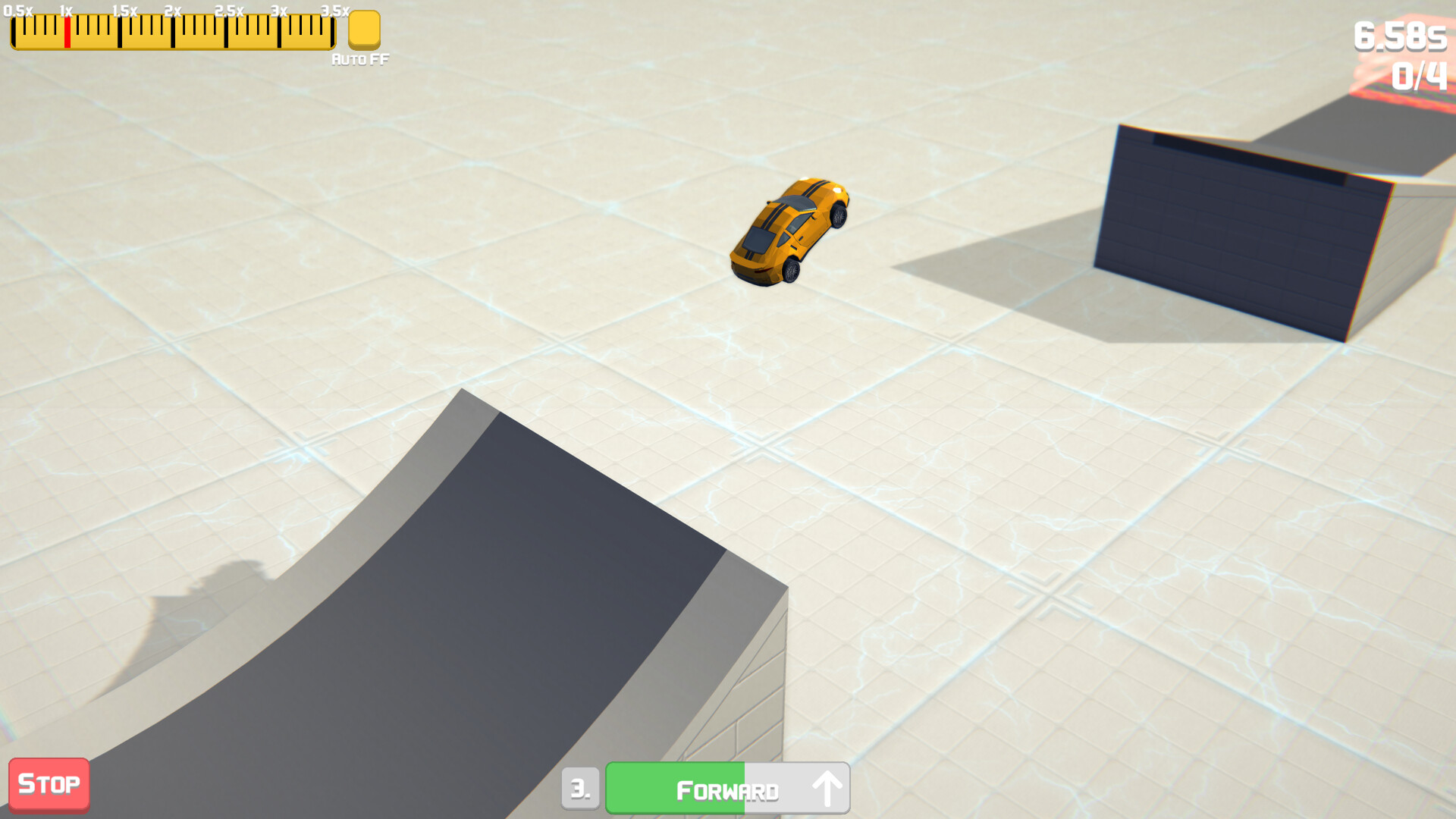Click the upward arrow on the Forward command
This screenshot has width=1456, height=819.
(827, 789)
